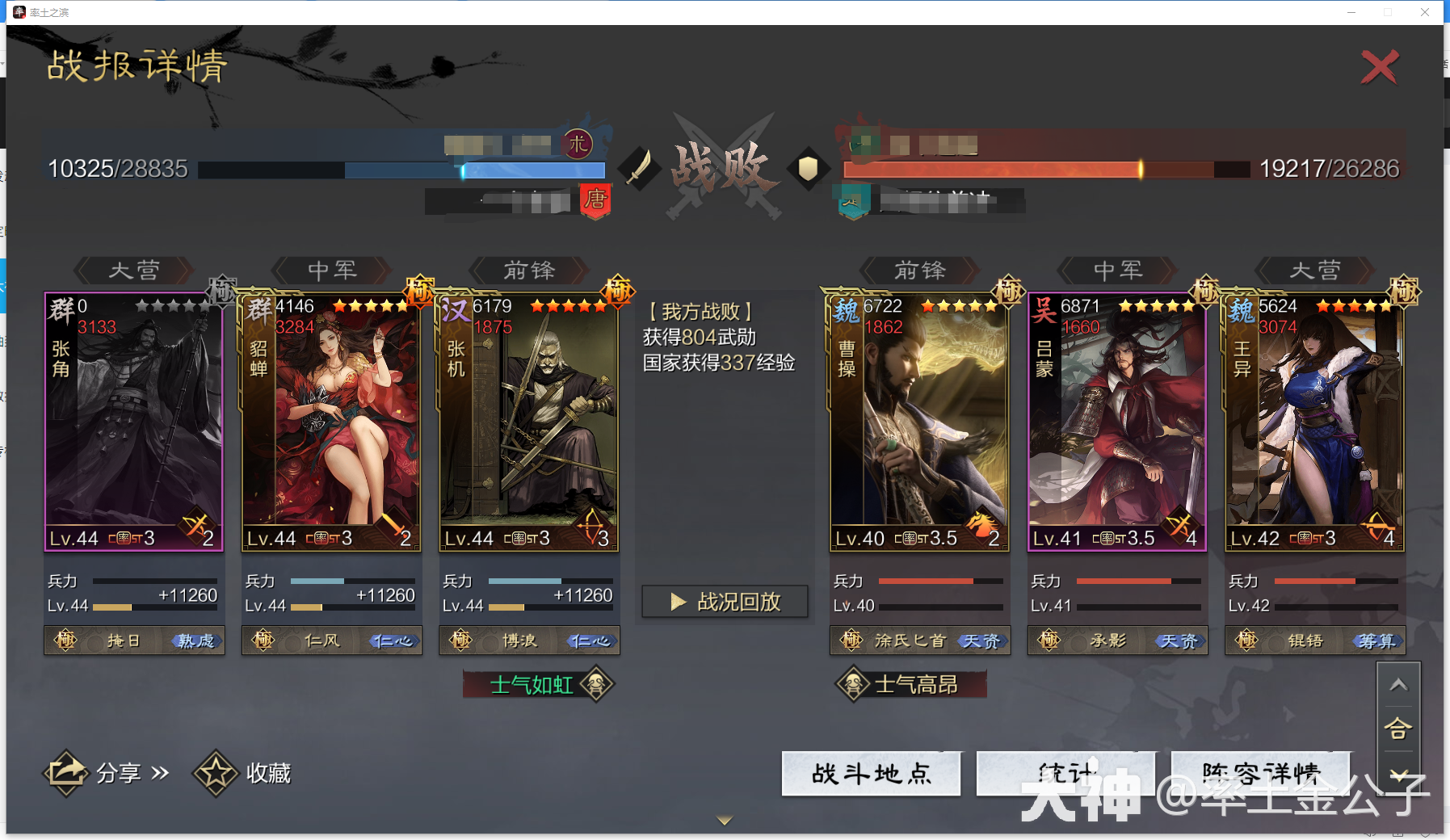View 张角's 挂日 equipment bar

[x=134, y=640]
